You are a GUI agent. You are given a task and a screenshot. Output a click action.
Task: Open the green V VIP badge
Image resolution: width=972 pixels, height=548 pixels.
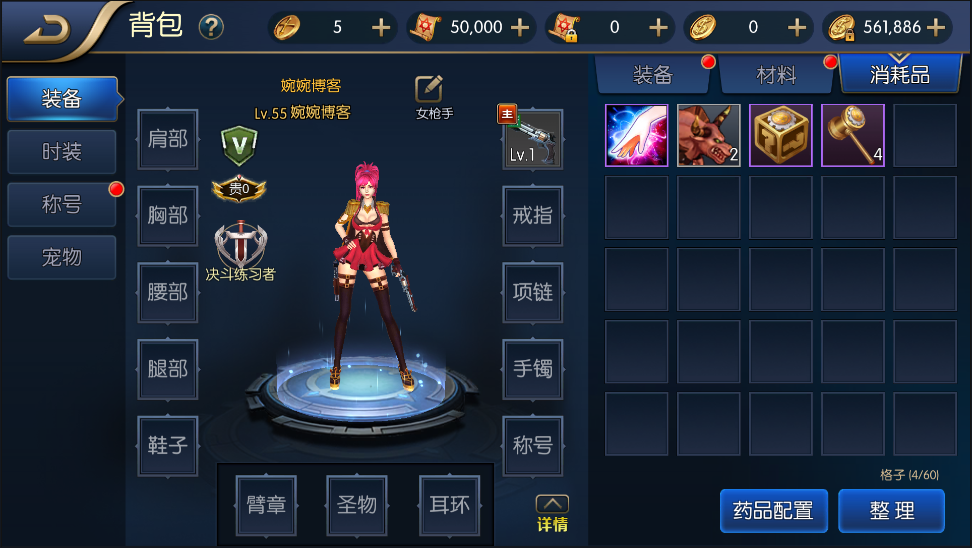(x=239, y=144)
